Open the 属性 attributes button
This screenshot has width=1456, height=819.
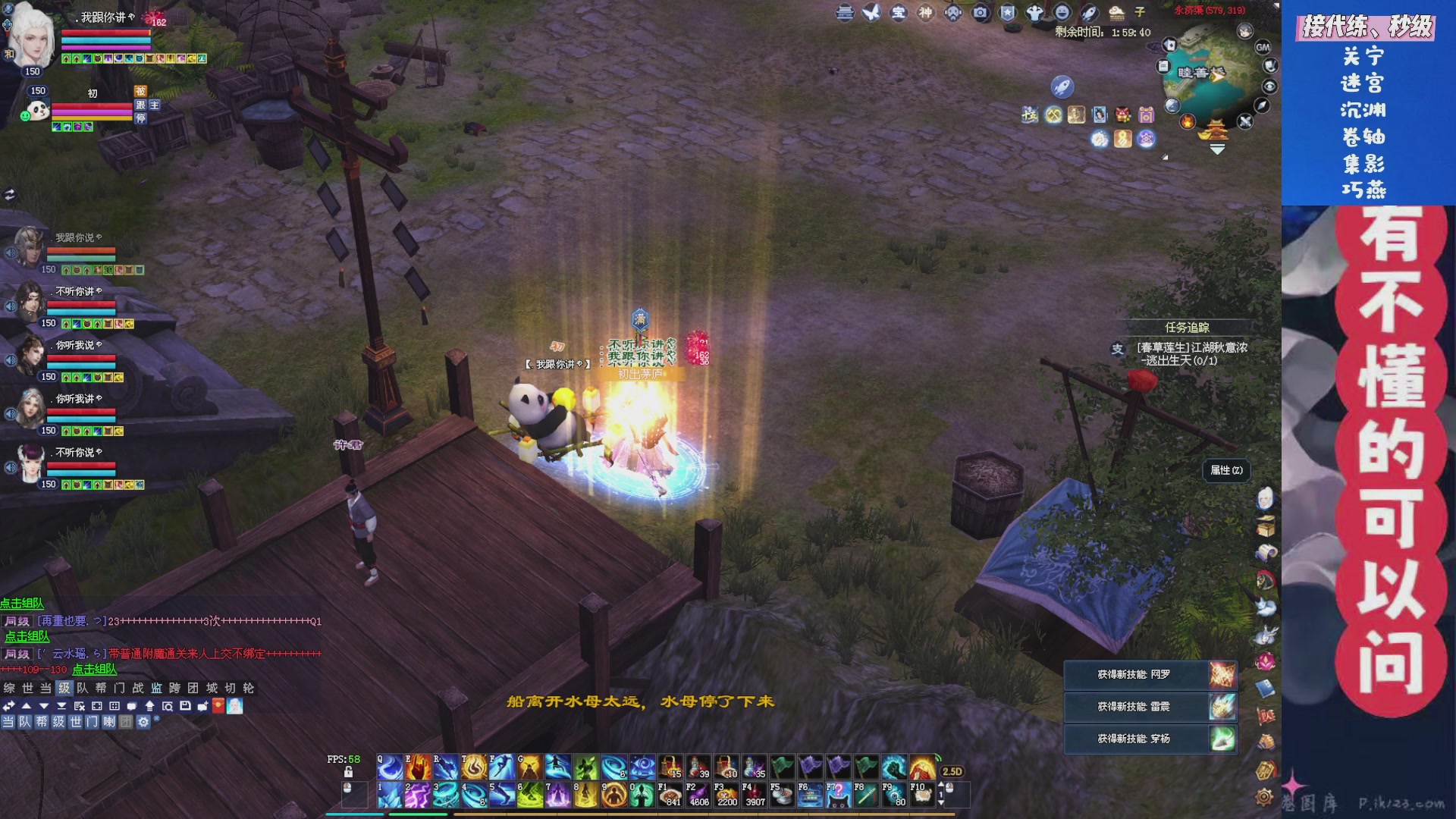tap(1225, 470)
